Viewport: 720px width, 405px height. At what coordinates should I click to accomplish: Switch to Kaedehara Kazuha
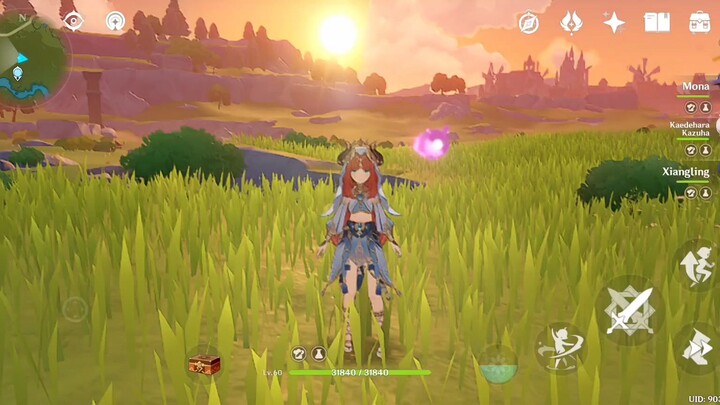pos(690,130)
